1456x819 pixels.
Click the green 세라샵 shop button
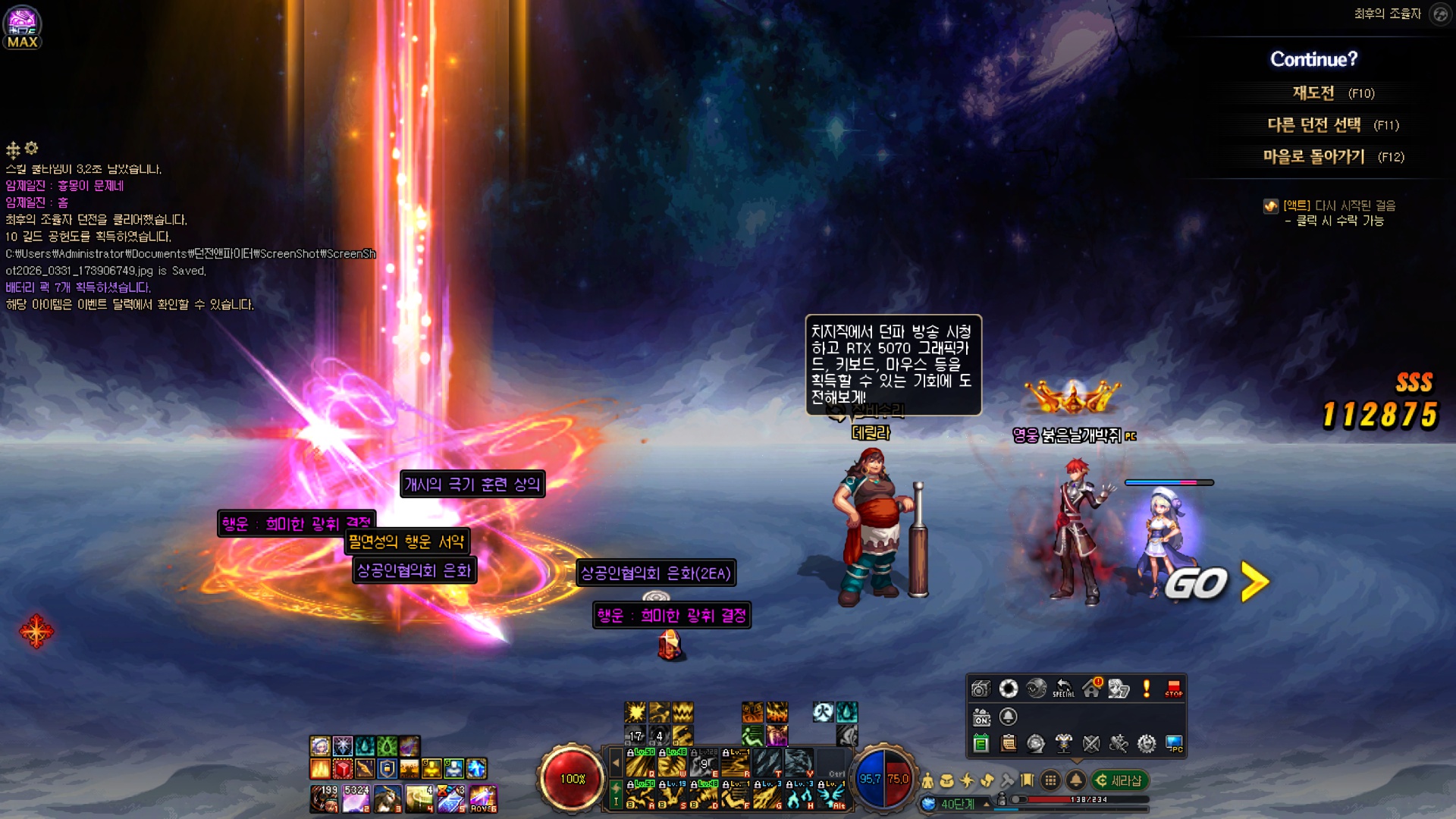point(1120,780)
